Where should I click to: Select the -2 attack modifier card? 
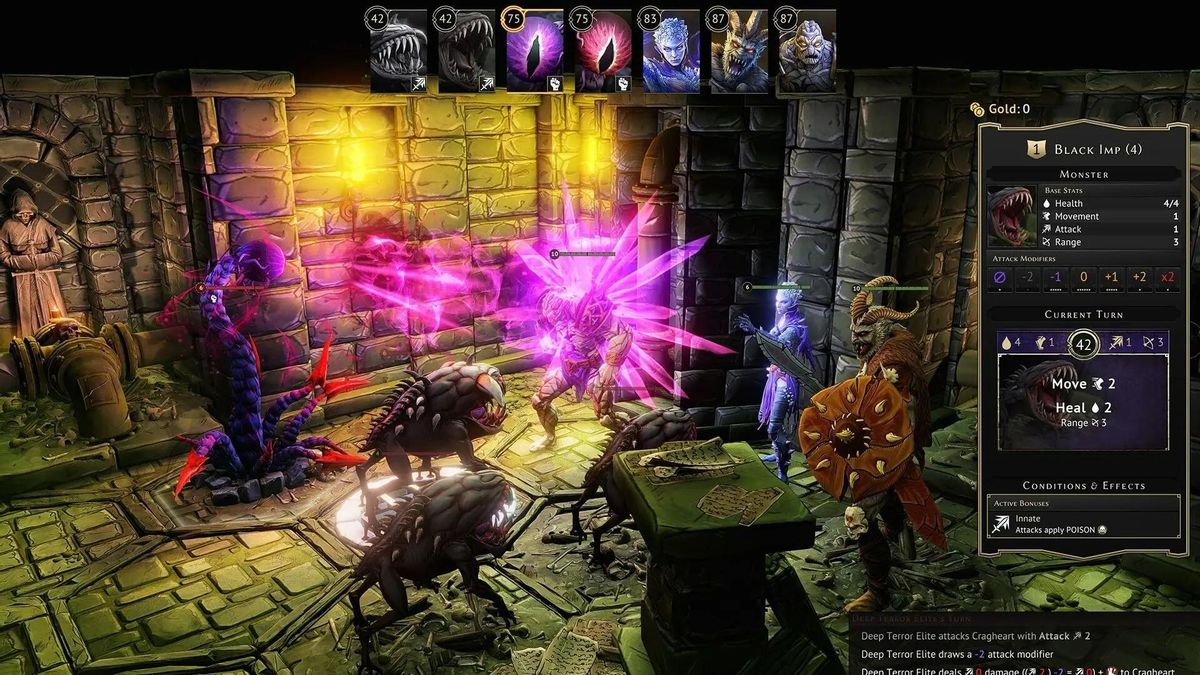[1028, 279]
